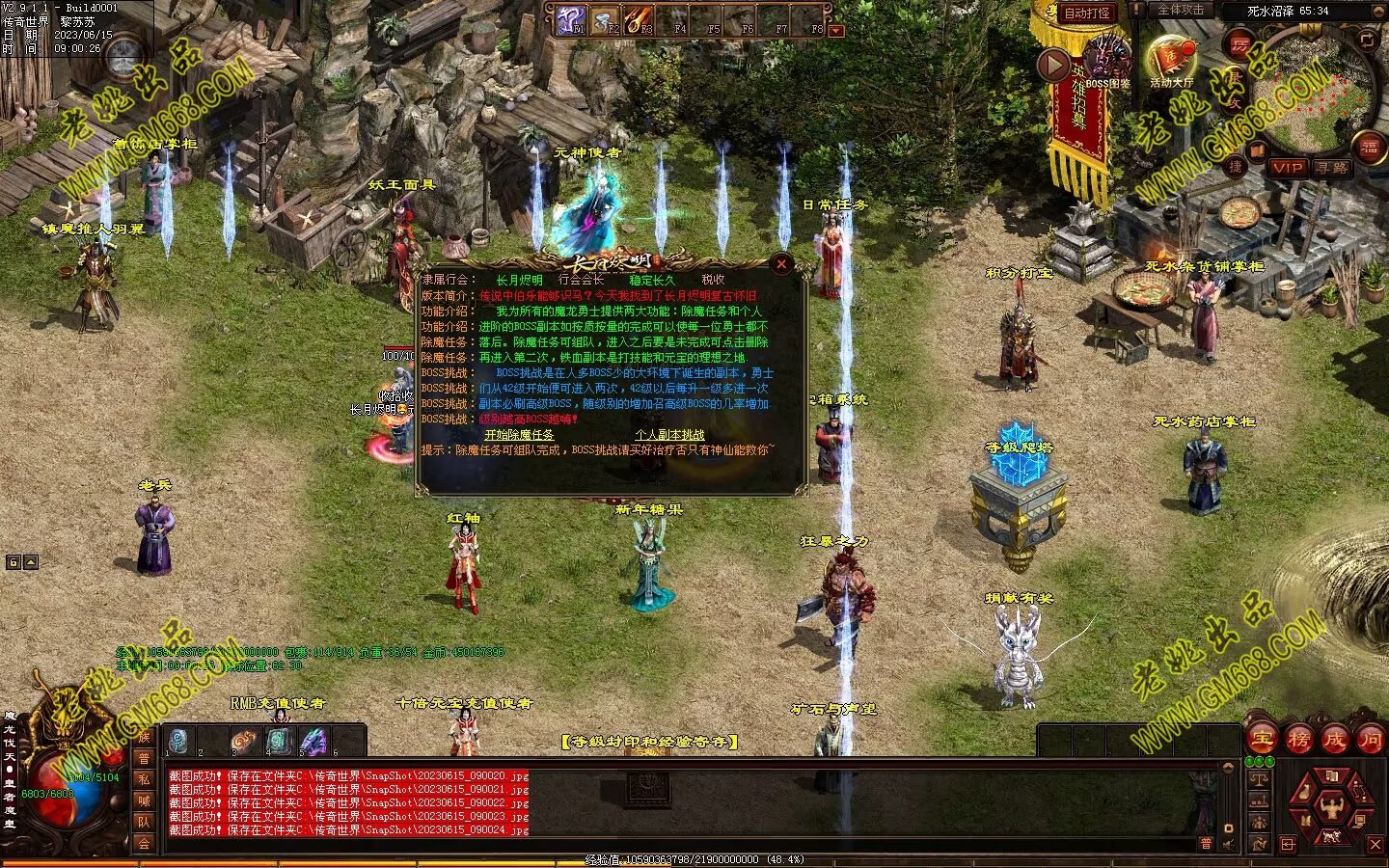Choose the 个人副本挑战 dialog option

[669, 435]
